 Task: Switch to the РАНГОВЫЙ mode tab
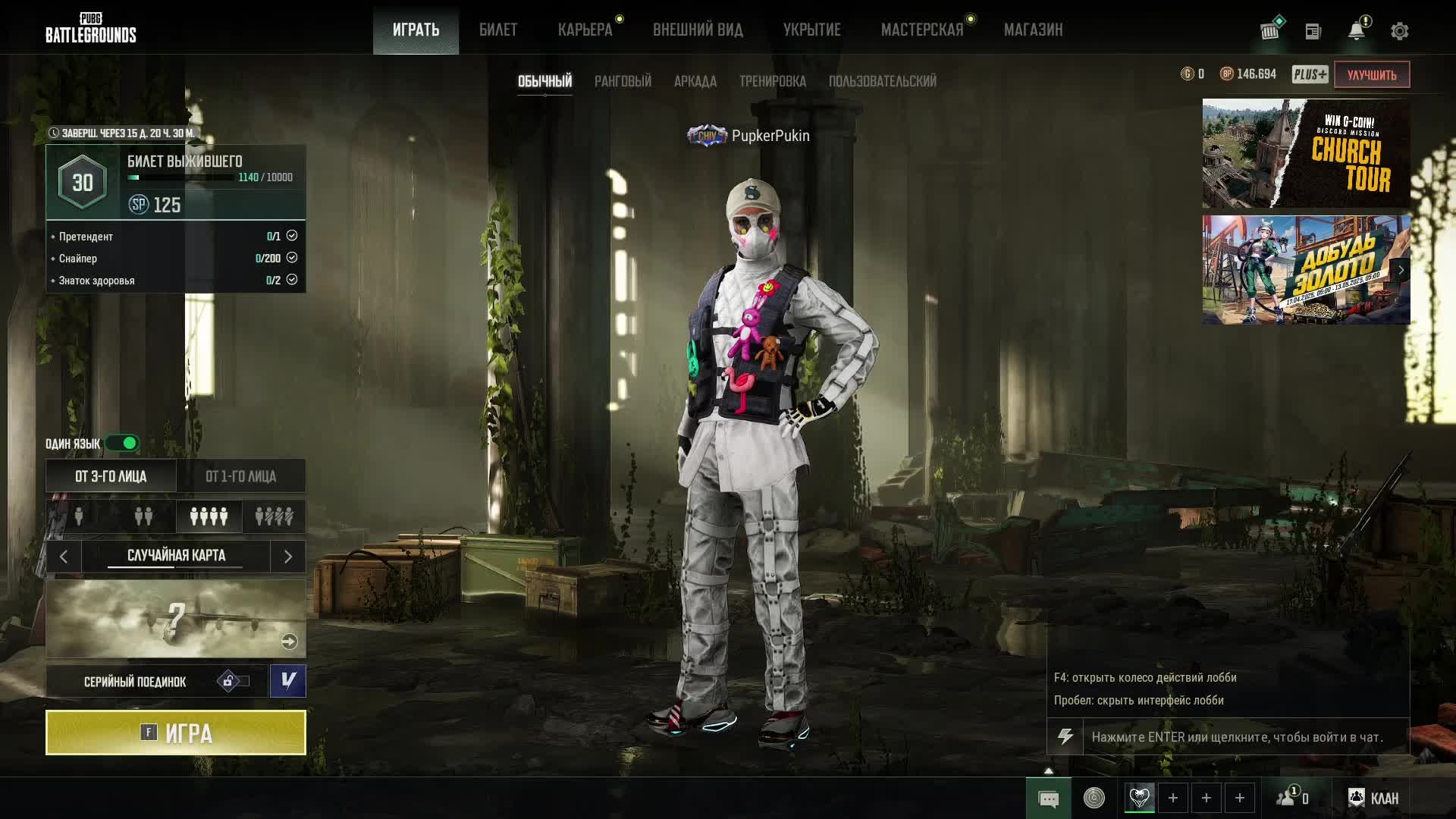[x=623, y=81]
